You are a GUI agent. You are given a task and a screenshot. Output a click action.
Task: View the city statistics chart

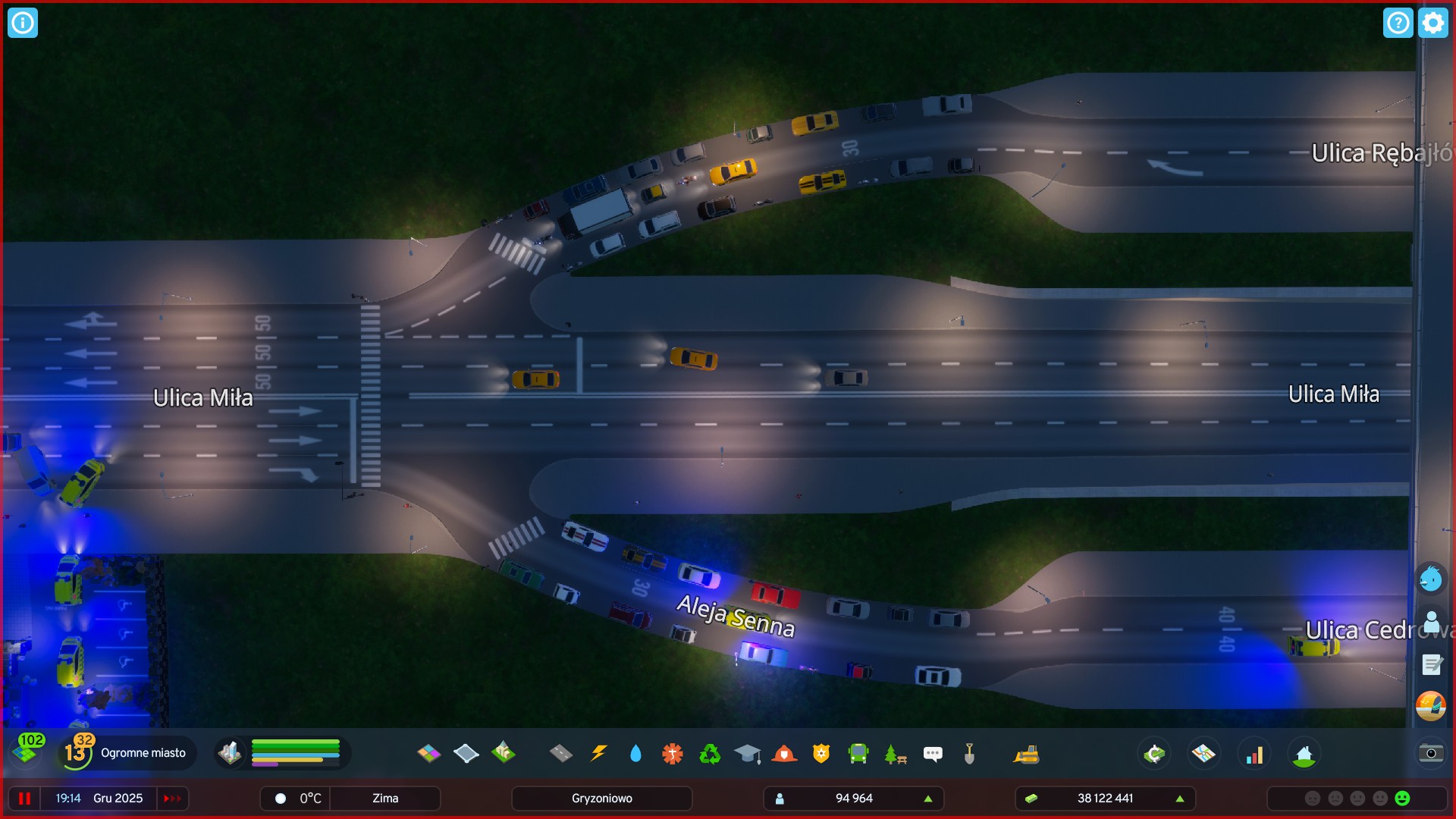click(1255, 753)
